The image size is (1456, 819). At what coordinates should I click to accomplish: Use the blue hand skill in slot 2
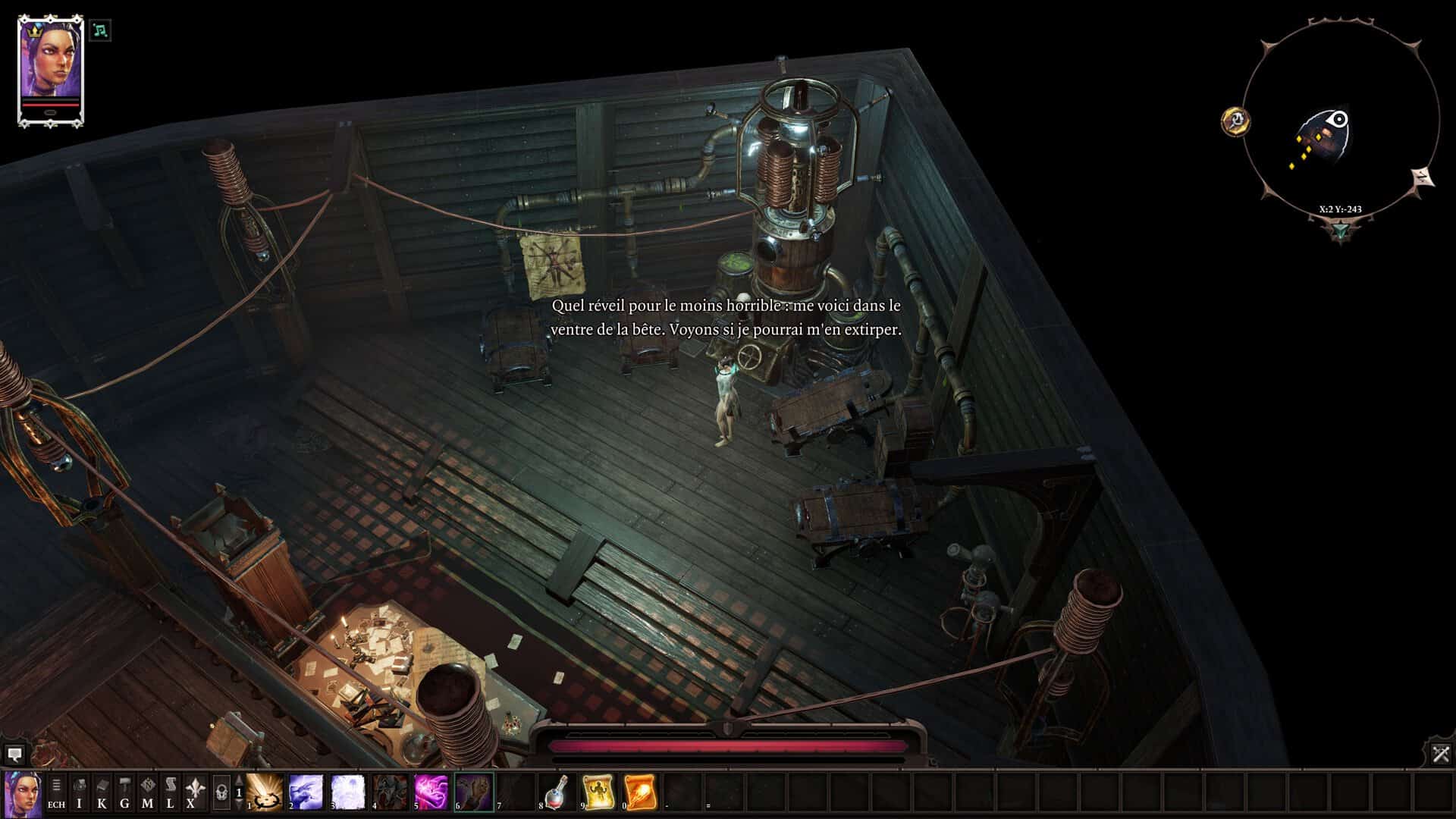[x=306, y=792]
